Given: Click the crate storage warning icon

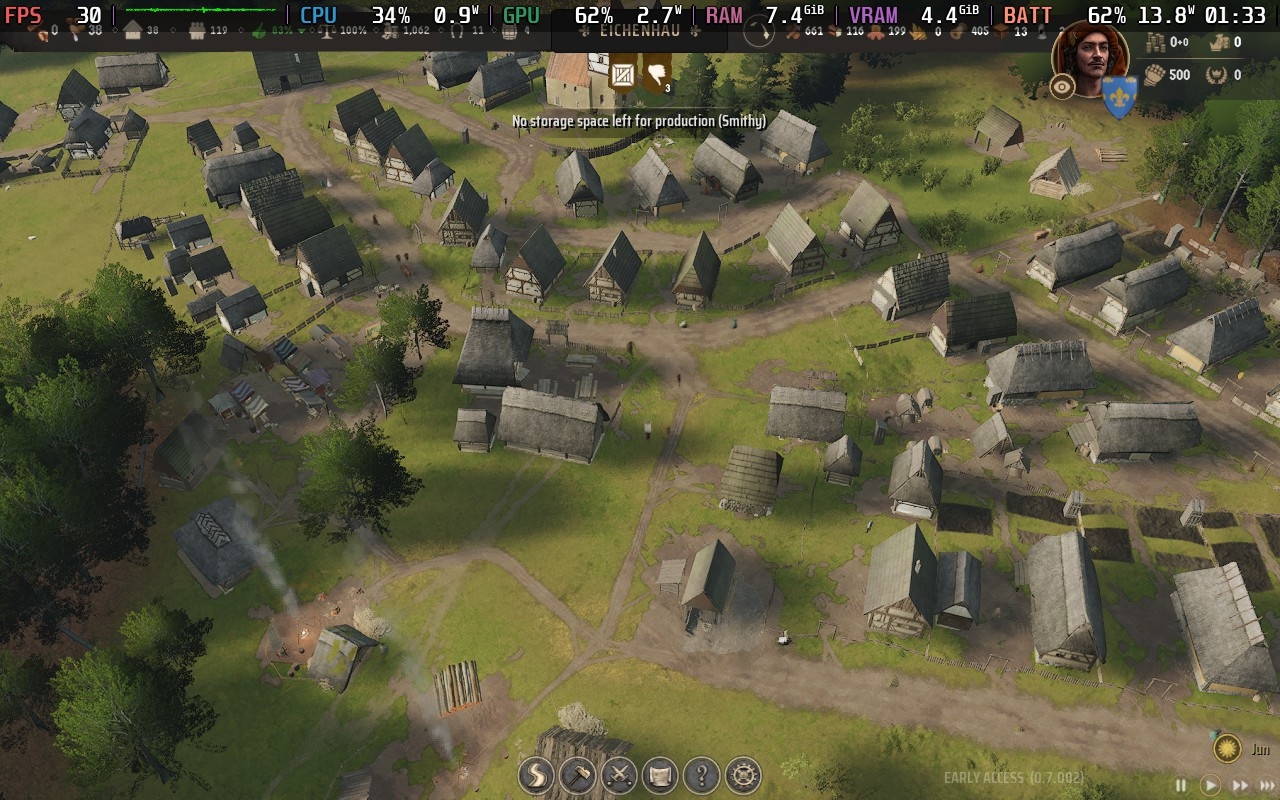Looking at the screenshot, I should pos(623,75).
